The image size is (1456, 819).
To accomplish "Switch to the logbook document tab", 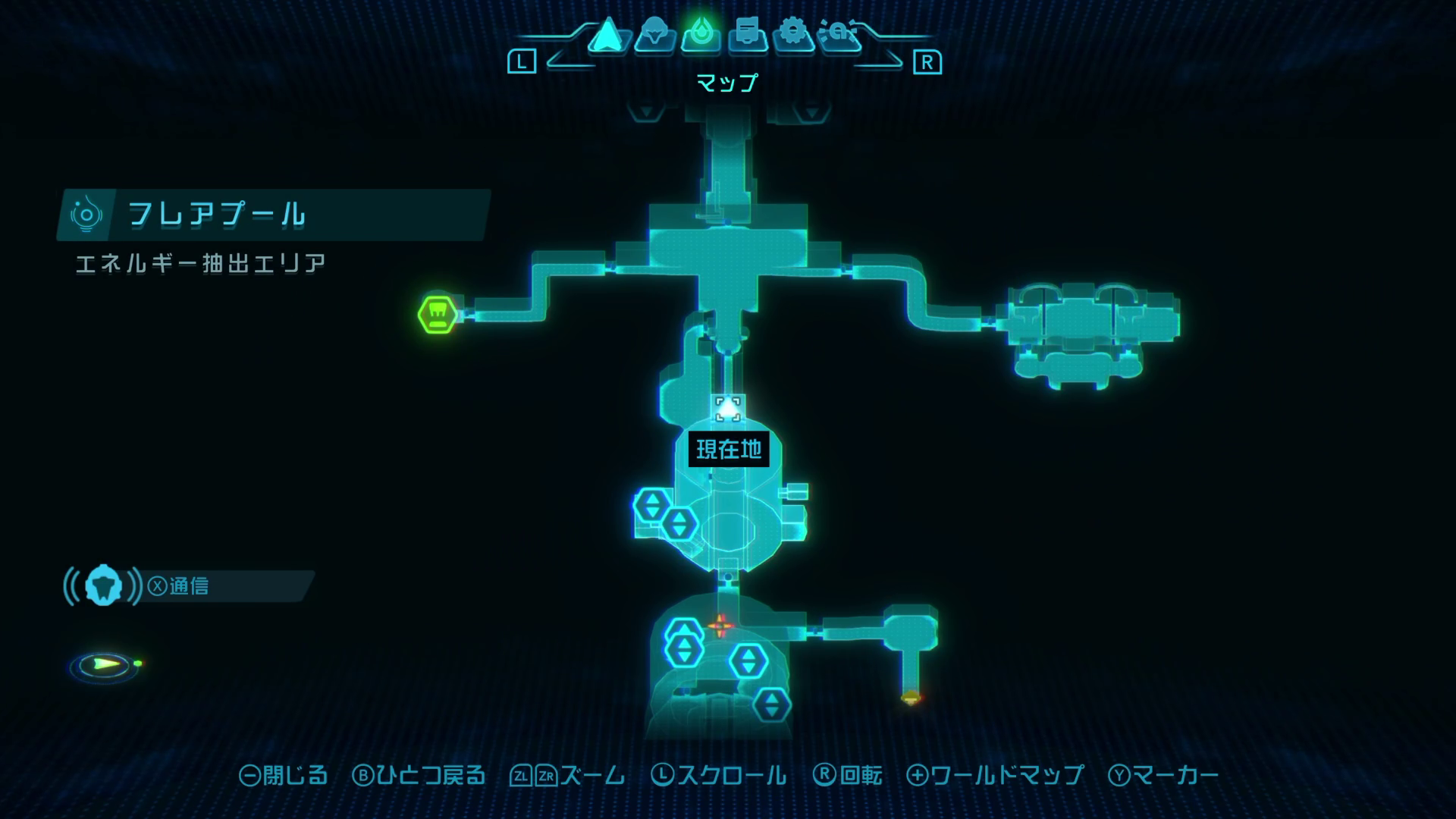I will 748,35.
